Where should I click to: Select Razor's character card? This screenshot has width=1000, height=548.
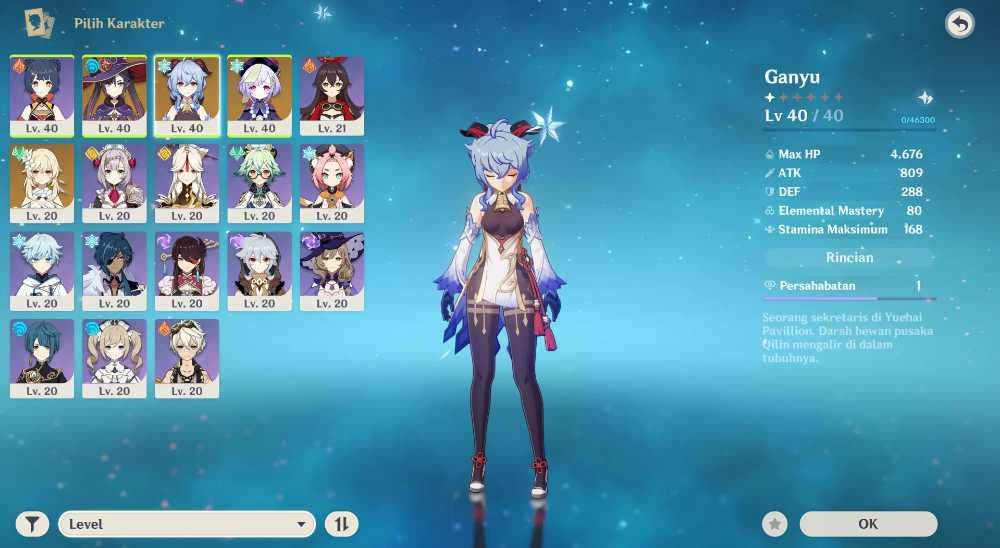point(259,271)
